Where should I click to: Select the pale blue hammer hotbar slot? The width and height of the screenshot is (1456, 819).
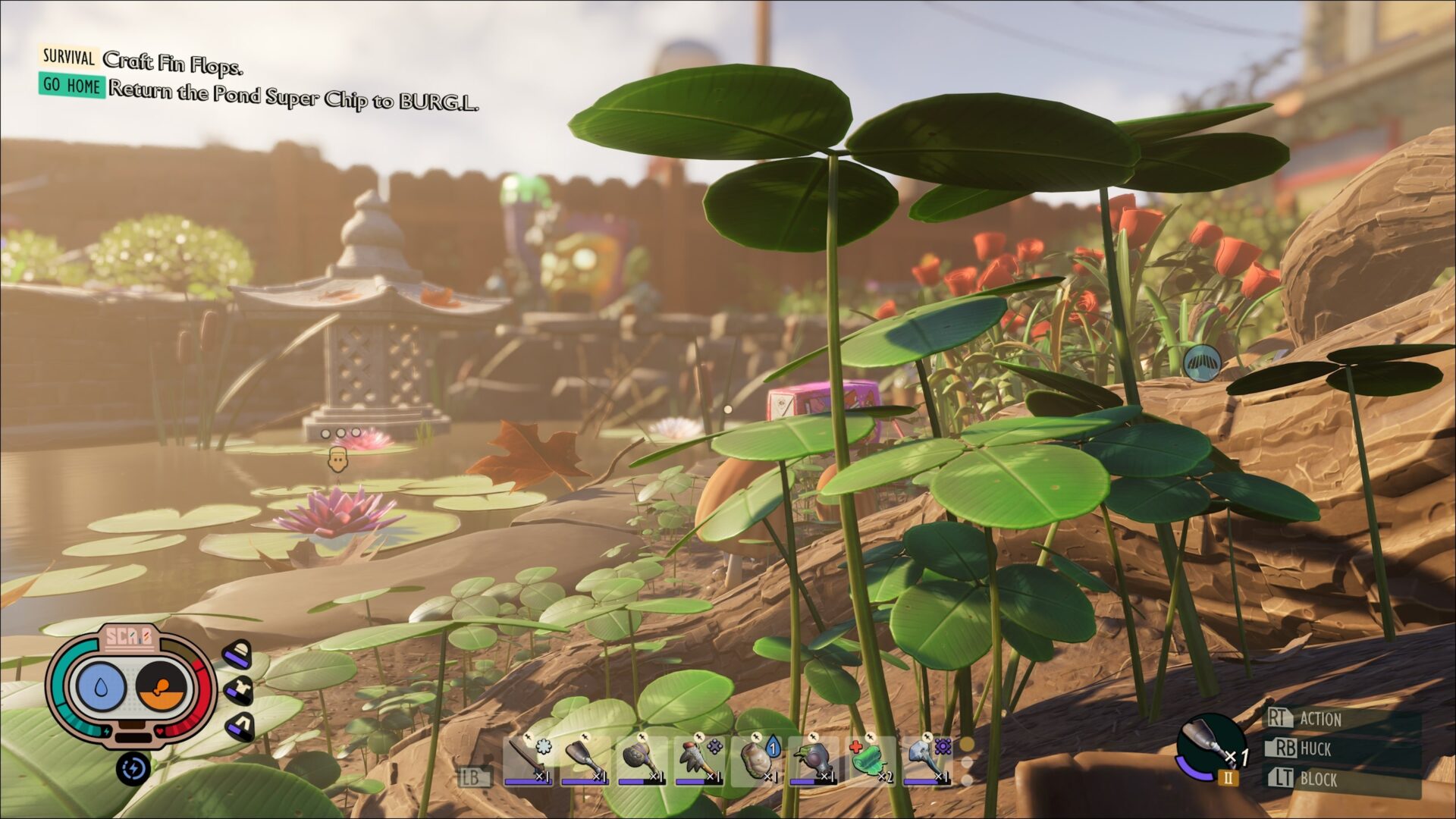click(927, 759)
